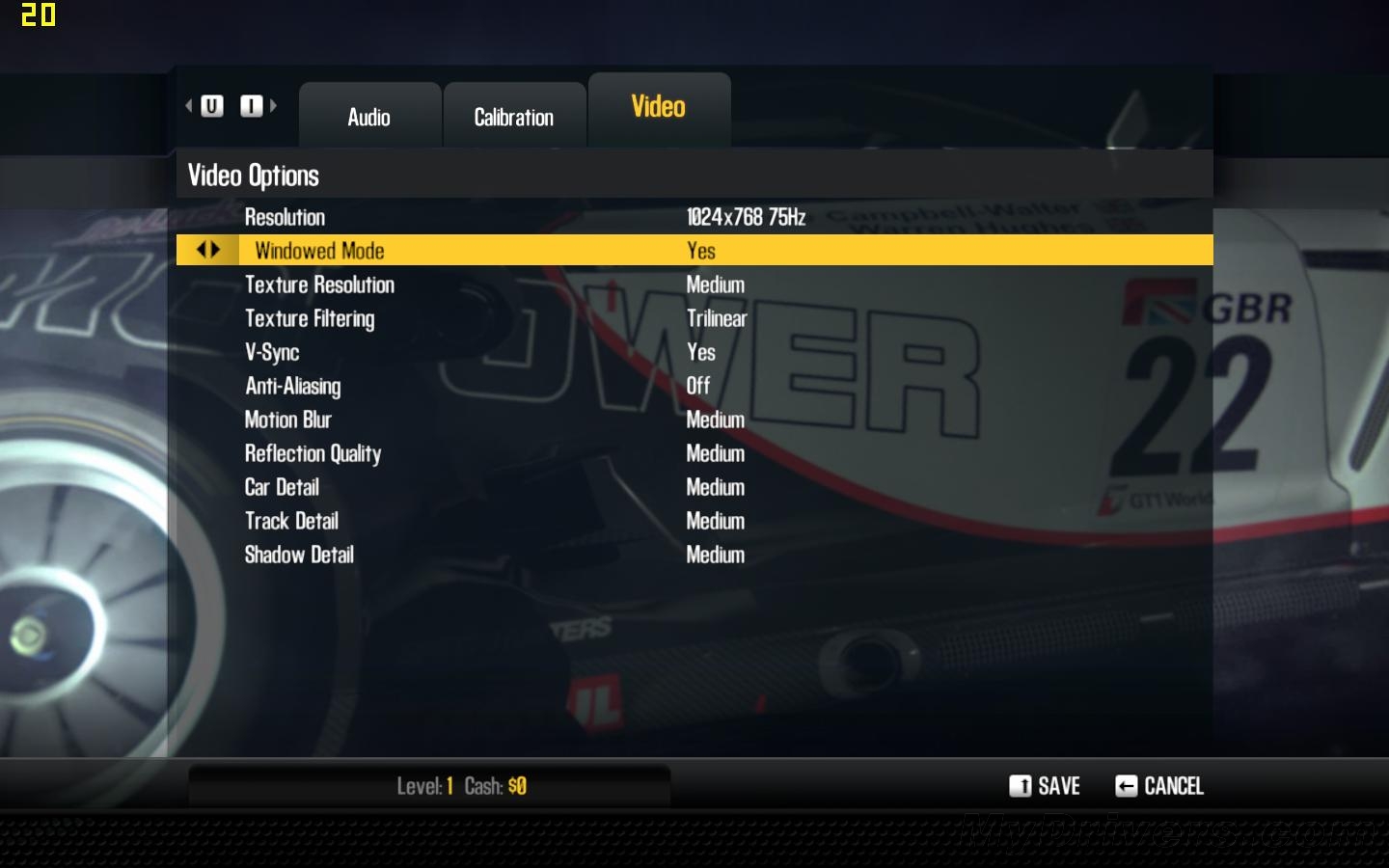Select the V-Sync setting row
Viewport: 1389px width, 868px height.
tap(272, 352)
